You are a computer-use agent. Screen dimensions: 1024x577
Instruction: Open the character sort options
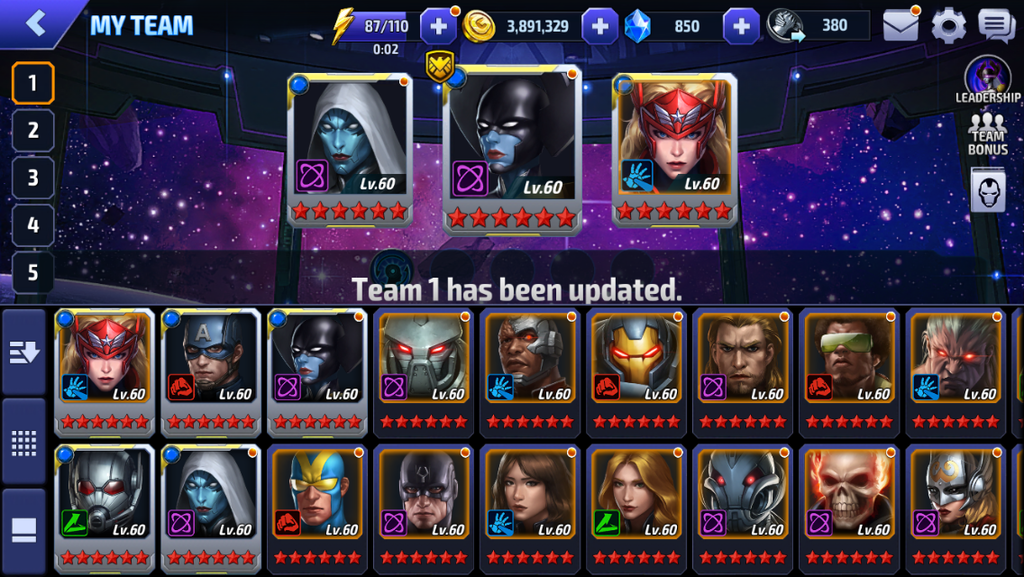[24, 350]
